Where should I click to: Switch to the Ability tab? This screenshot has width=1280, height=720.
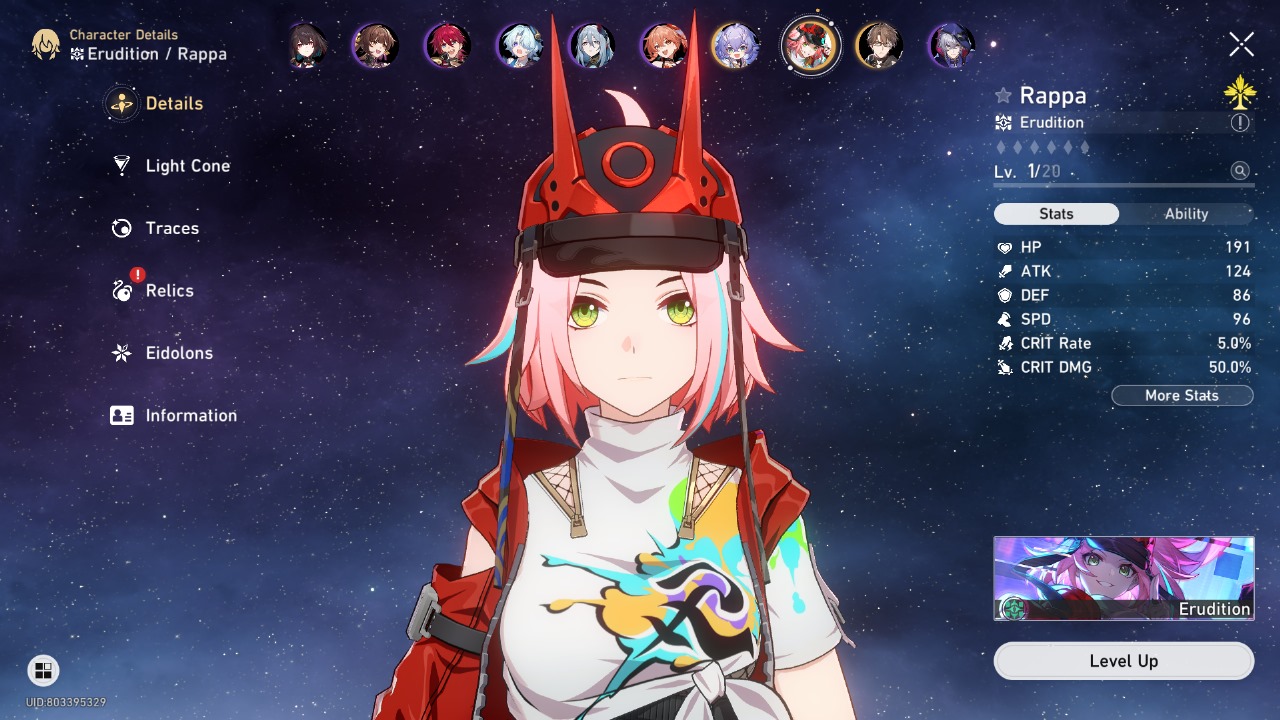(x=1186, y=213)
